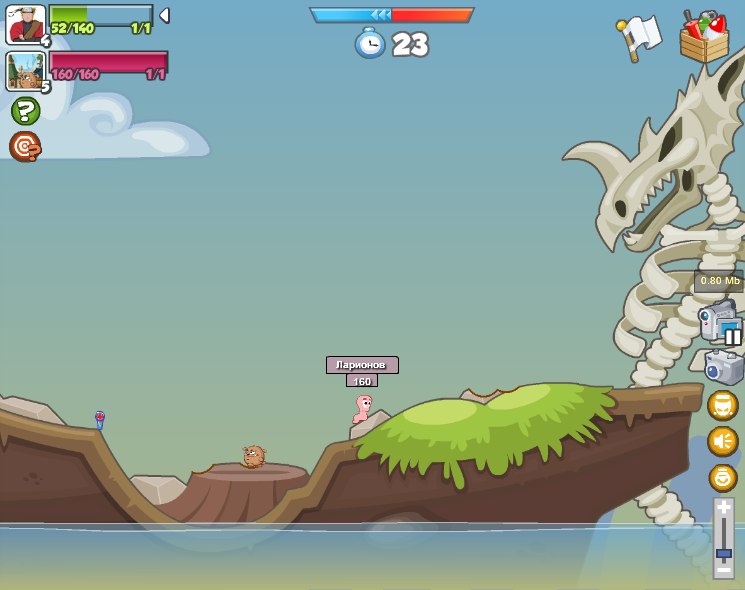
Task: Take a screenshot with the photo camera
Action: [723, 367]
